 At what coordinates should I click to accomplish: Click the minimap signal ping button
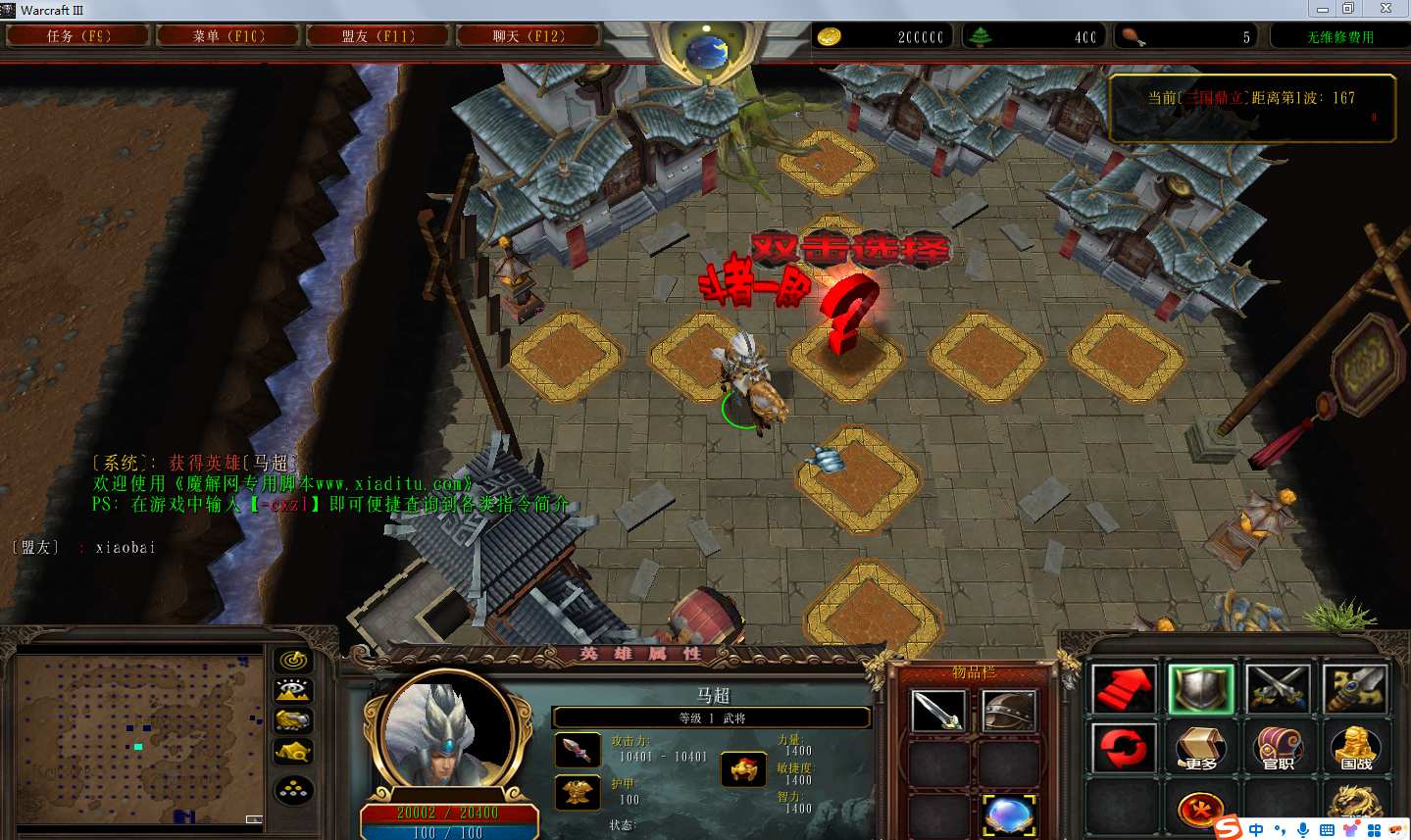click(x=292, y=660)
